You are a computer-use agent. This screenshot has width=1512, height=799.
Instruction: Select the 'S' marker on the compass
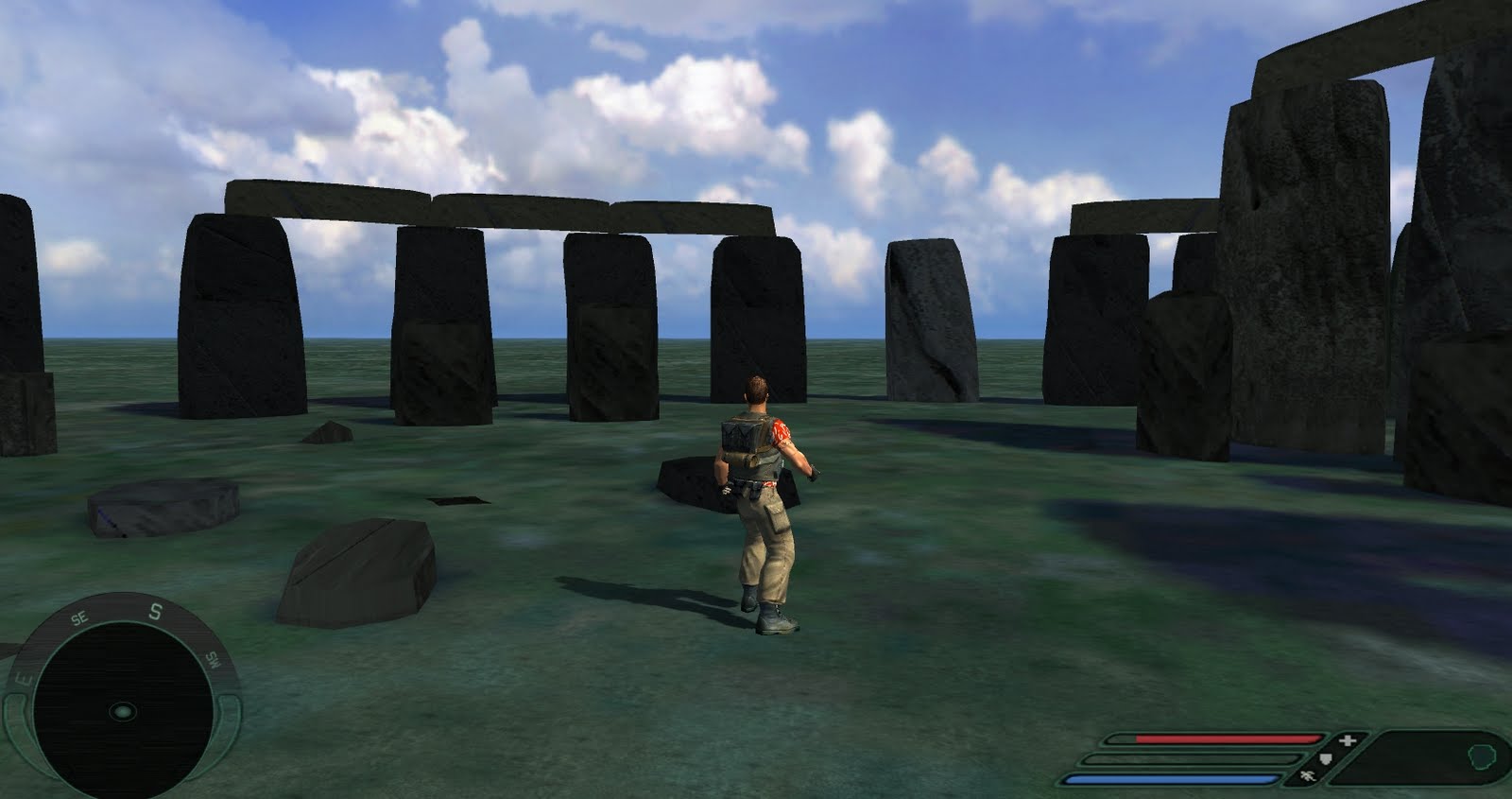click(x=156, y=611)
